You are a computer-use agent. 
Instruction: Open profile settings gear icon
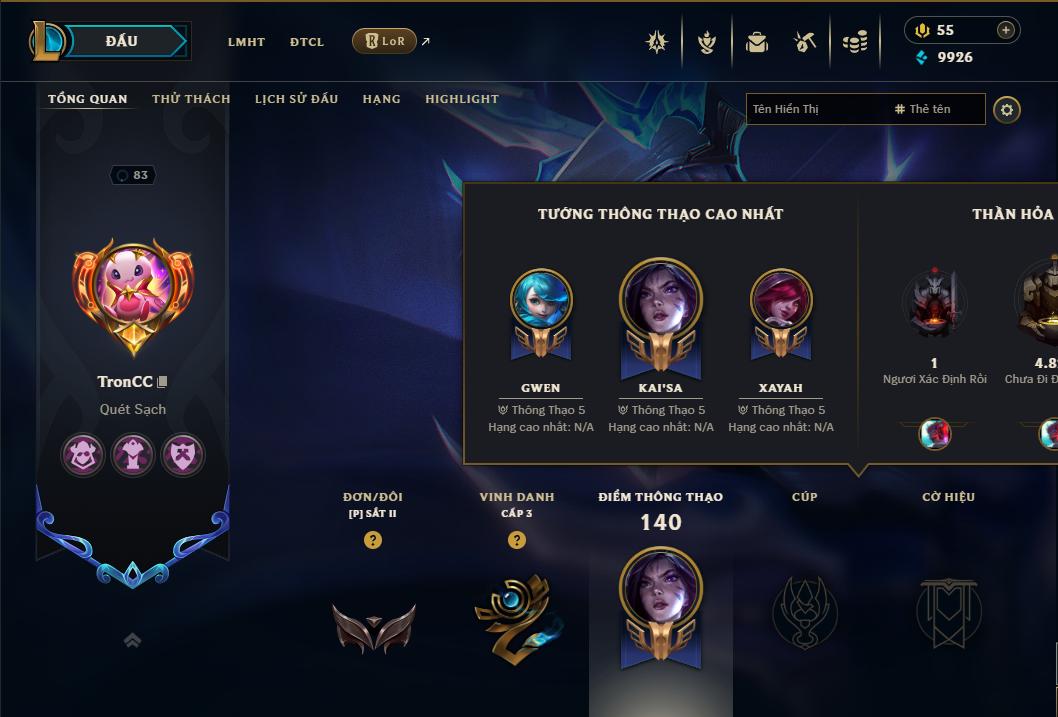coord(1007,109)
